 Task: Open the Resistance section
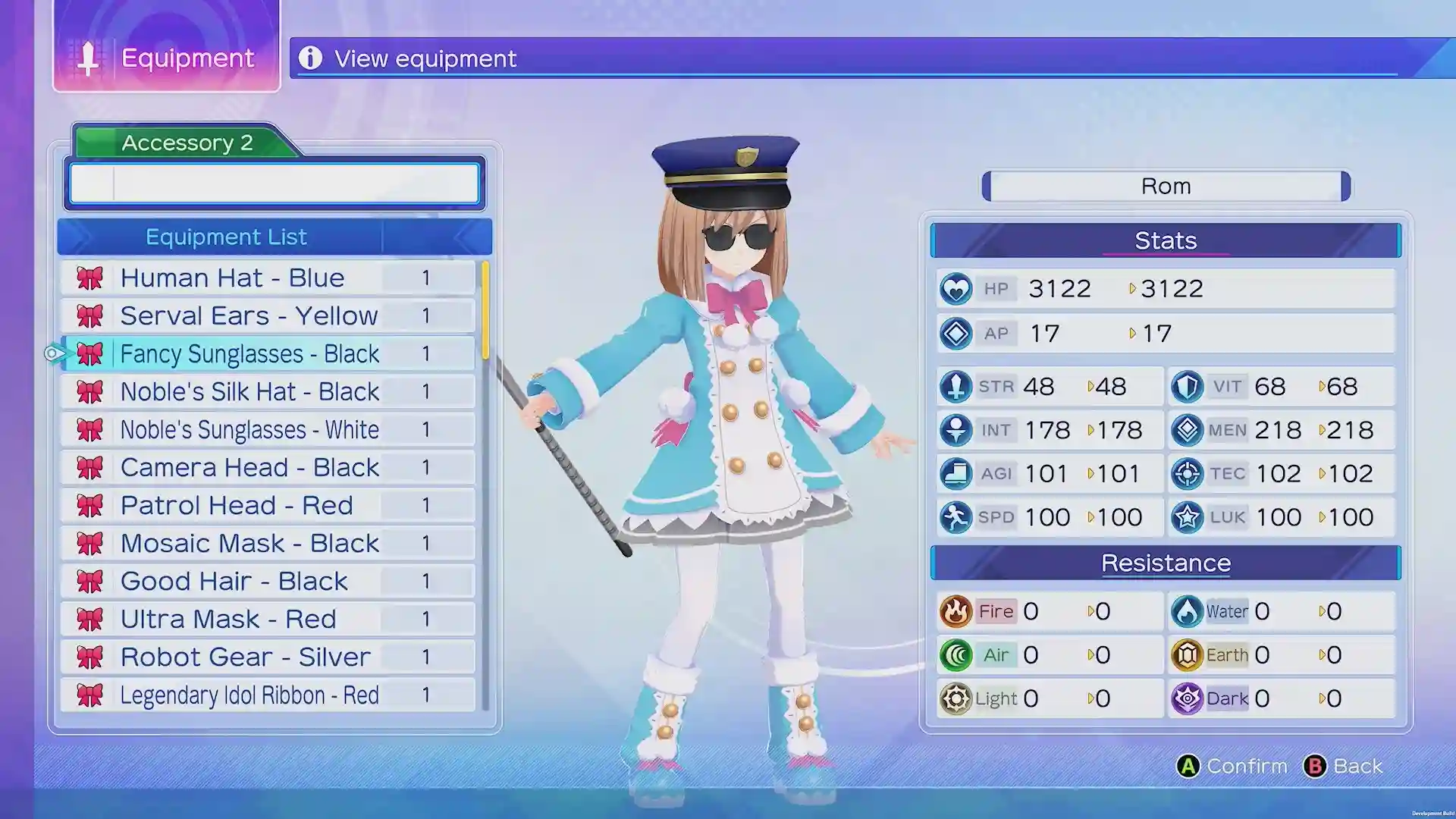[1166, 563]
